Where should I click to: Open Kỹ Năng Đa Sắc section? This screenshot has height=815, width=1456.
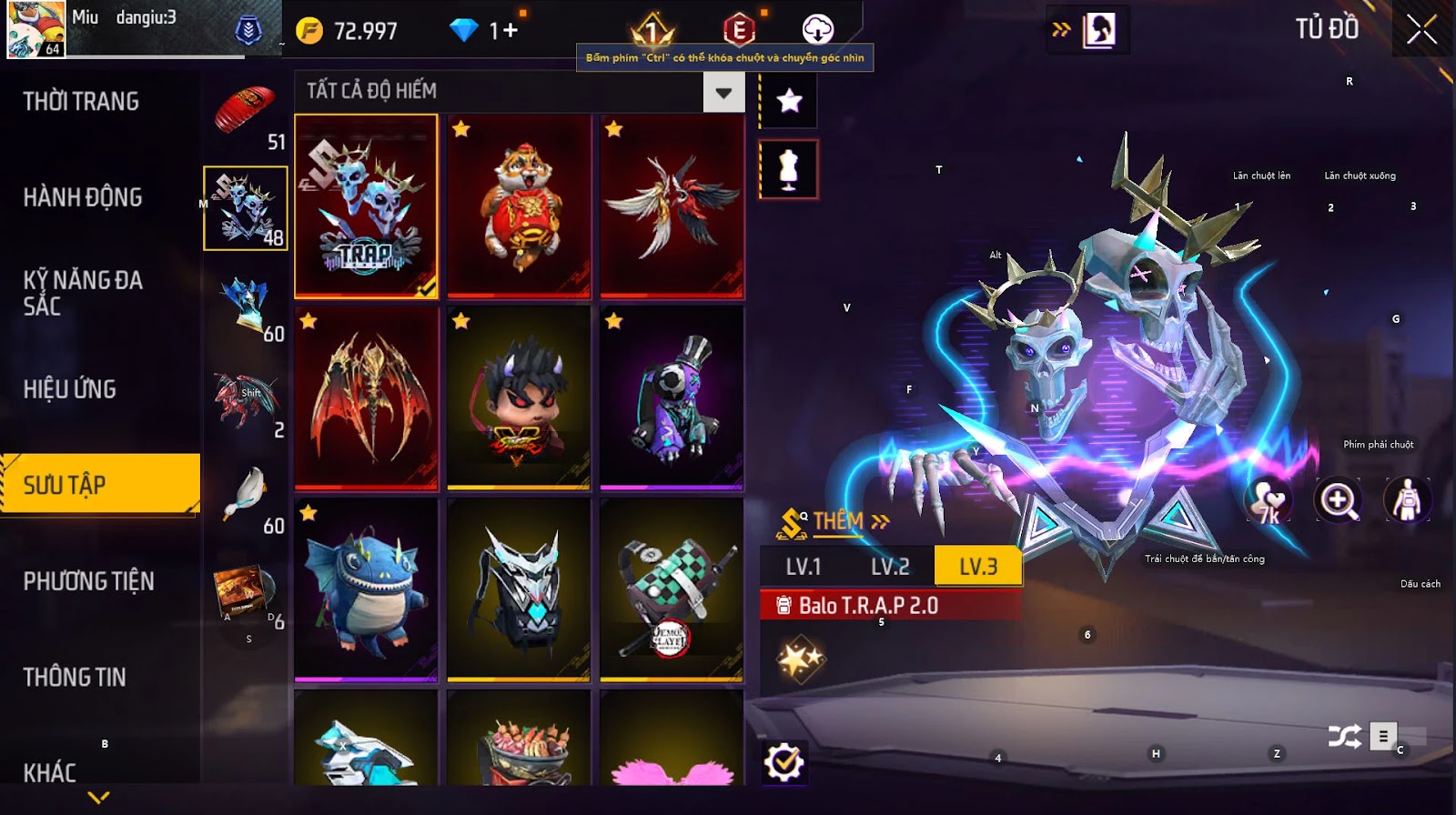(83, 293)
